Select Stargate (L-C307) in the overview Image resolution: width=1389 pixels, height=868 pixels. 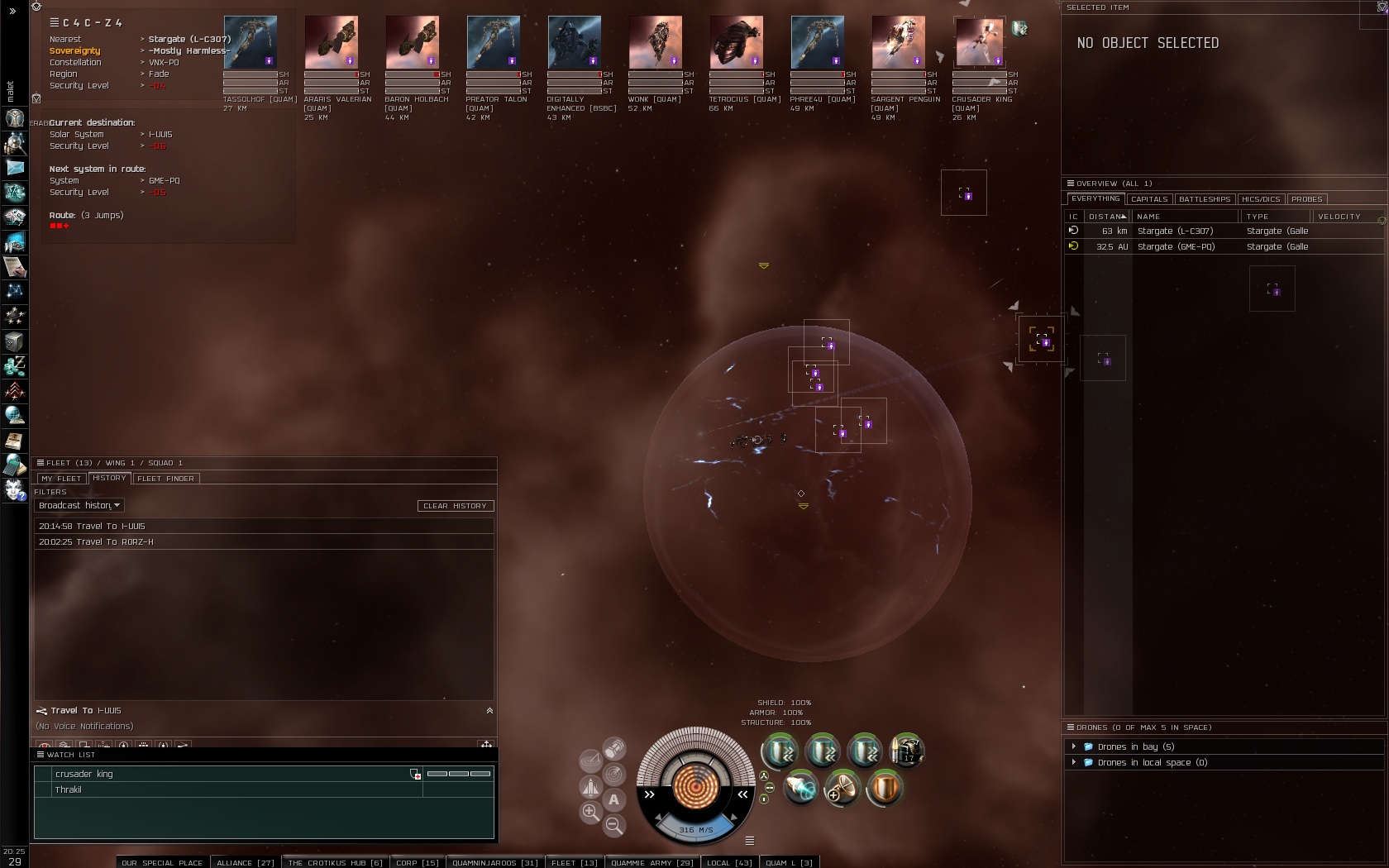(1175, 231)
